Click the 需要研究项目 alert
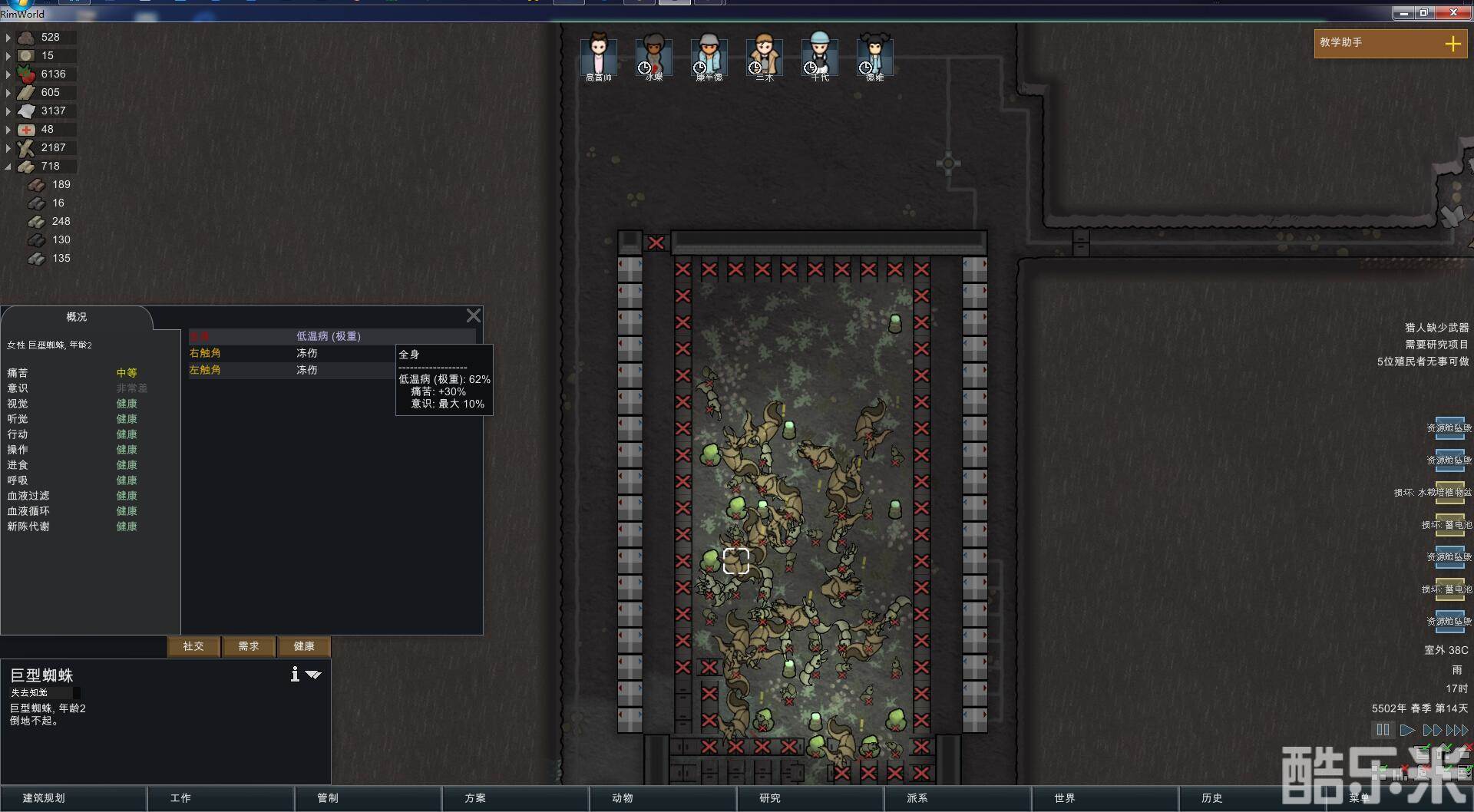This screenshot has width=1474, height=812. 1436,345
